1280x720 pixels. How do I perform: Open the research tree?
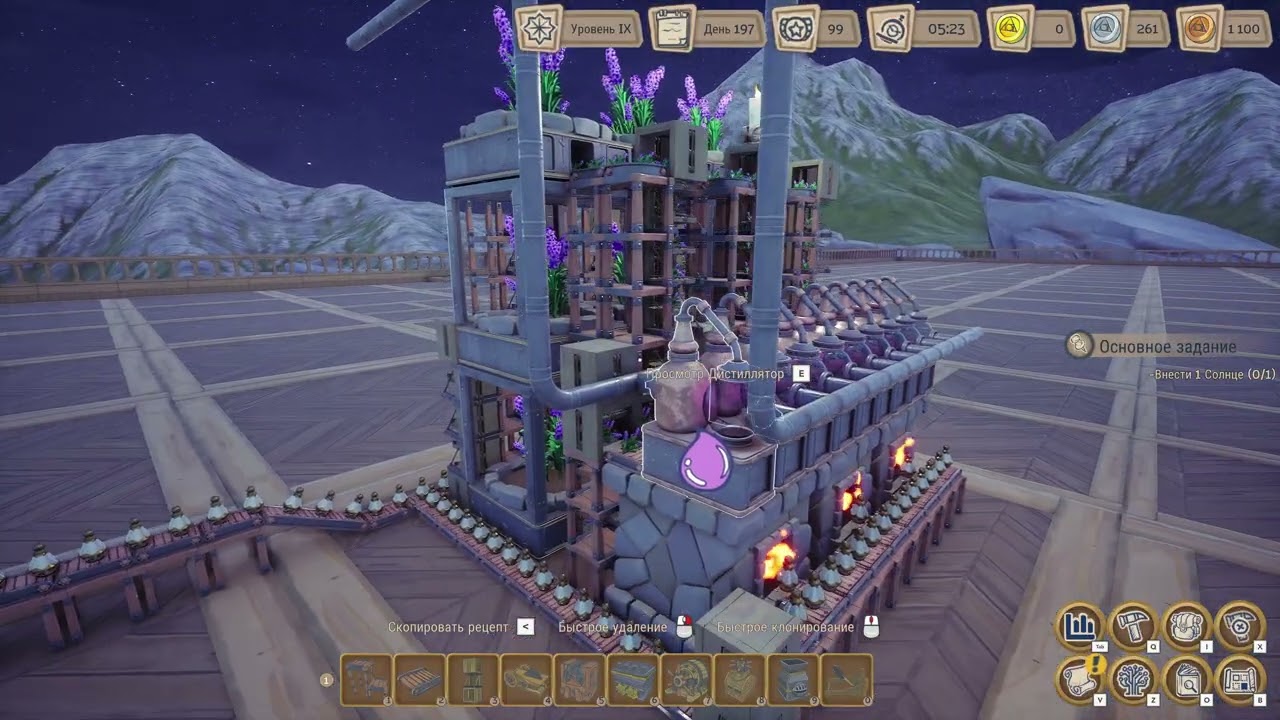pos(1134,680)
